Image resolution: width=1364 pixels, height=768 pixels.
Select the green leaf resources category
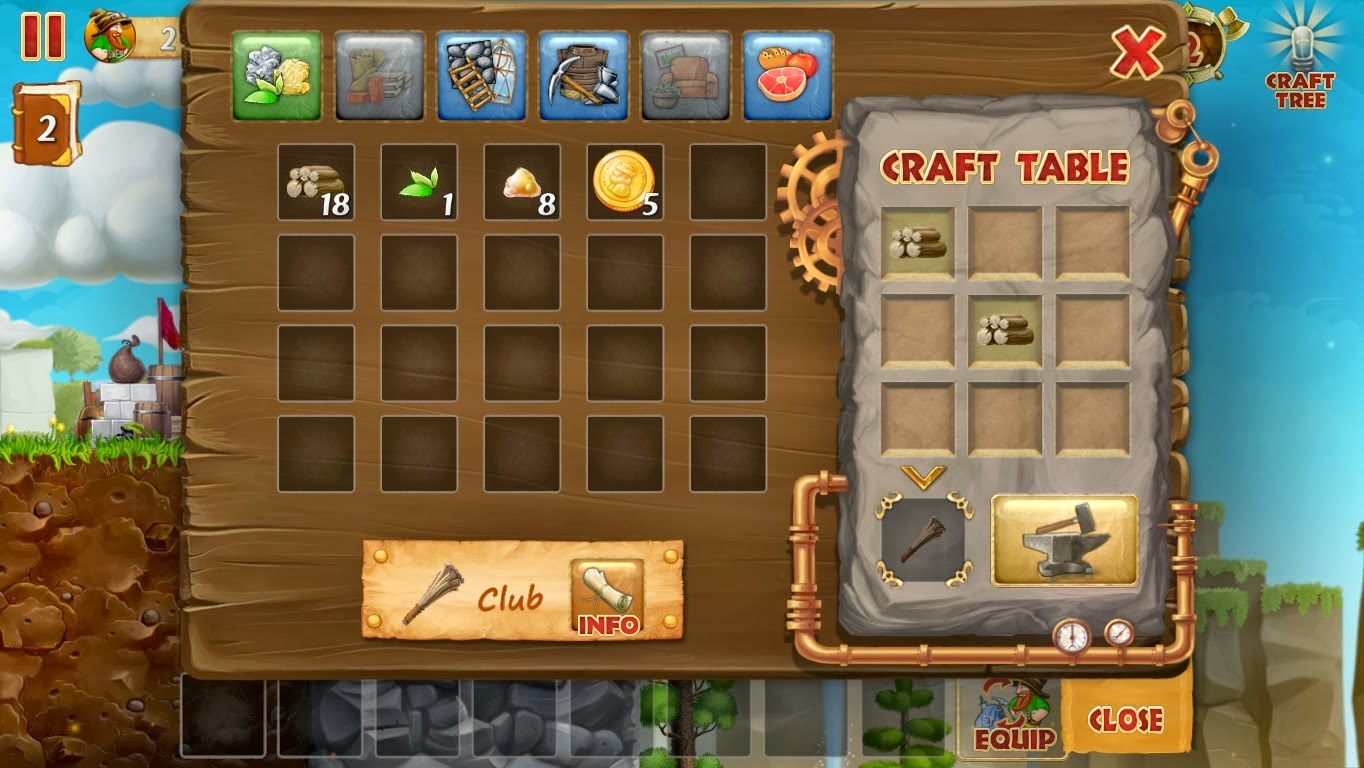point(276,72)
